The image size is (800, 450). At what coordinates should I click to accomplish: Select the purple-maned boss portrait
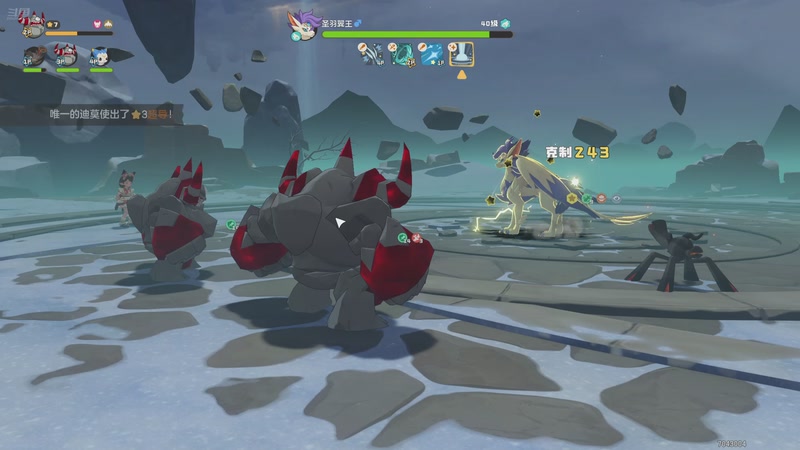pos(301,25)
